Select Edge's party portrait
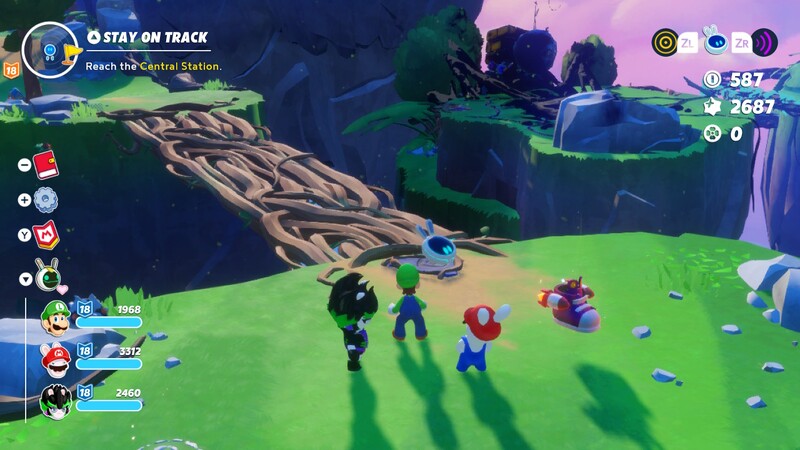 55,401
